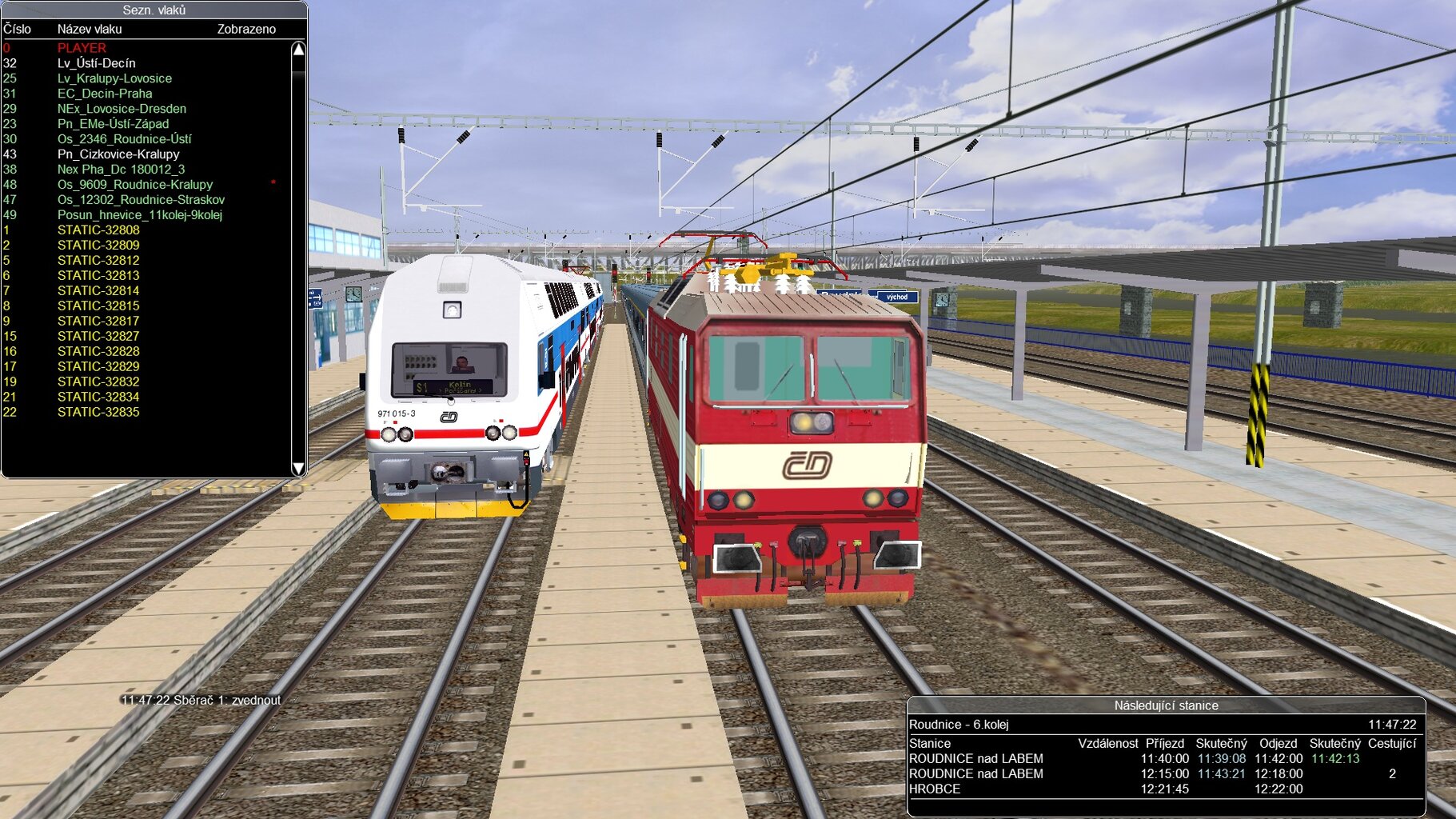Viewport: 1456px width, 819px height.
Task: Choose Pn_EMe-Ústí-Západ train entry
Action: pos(113,124)
